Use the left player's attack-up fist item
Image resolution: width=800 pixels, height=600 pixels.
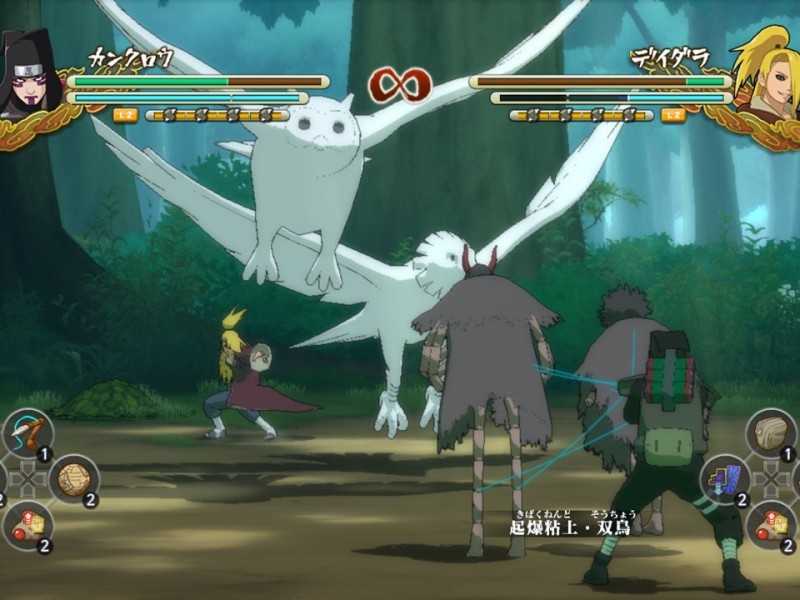pyautogui.click(x=27, y=525)
